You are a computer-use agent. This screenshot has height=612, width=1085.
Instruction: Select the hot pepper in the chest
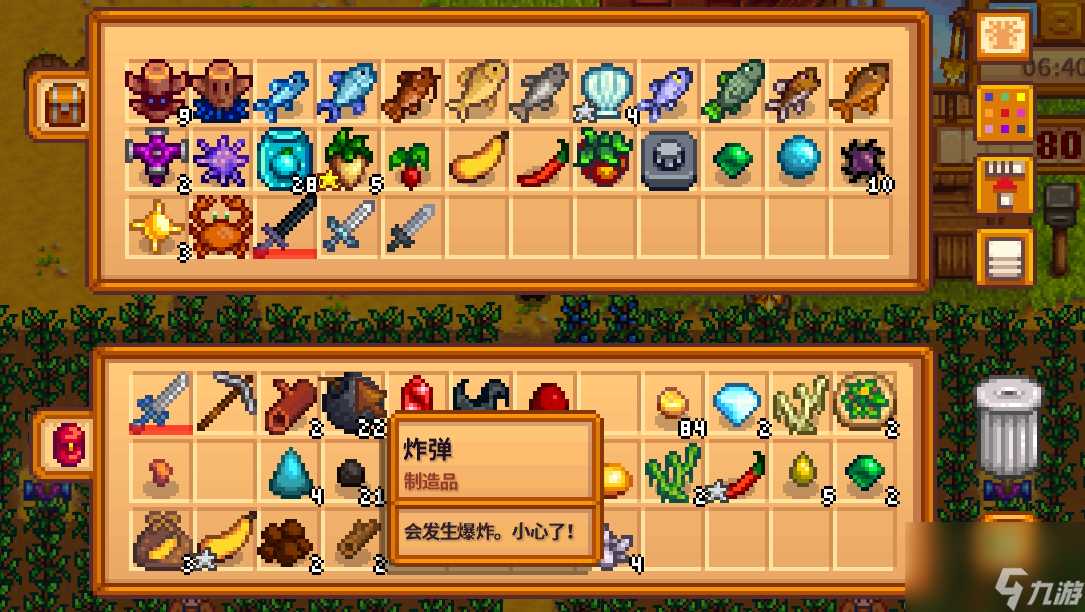pos(542,160)
